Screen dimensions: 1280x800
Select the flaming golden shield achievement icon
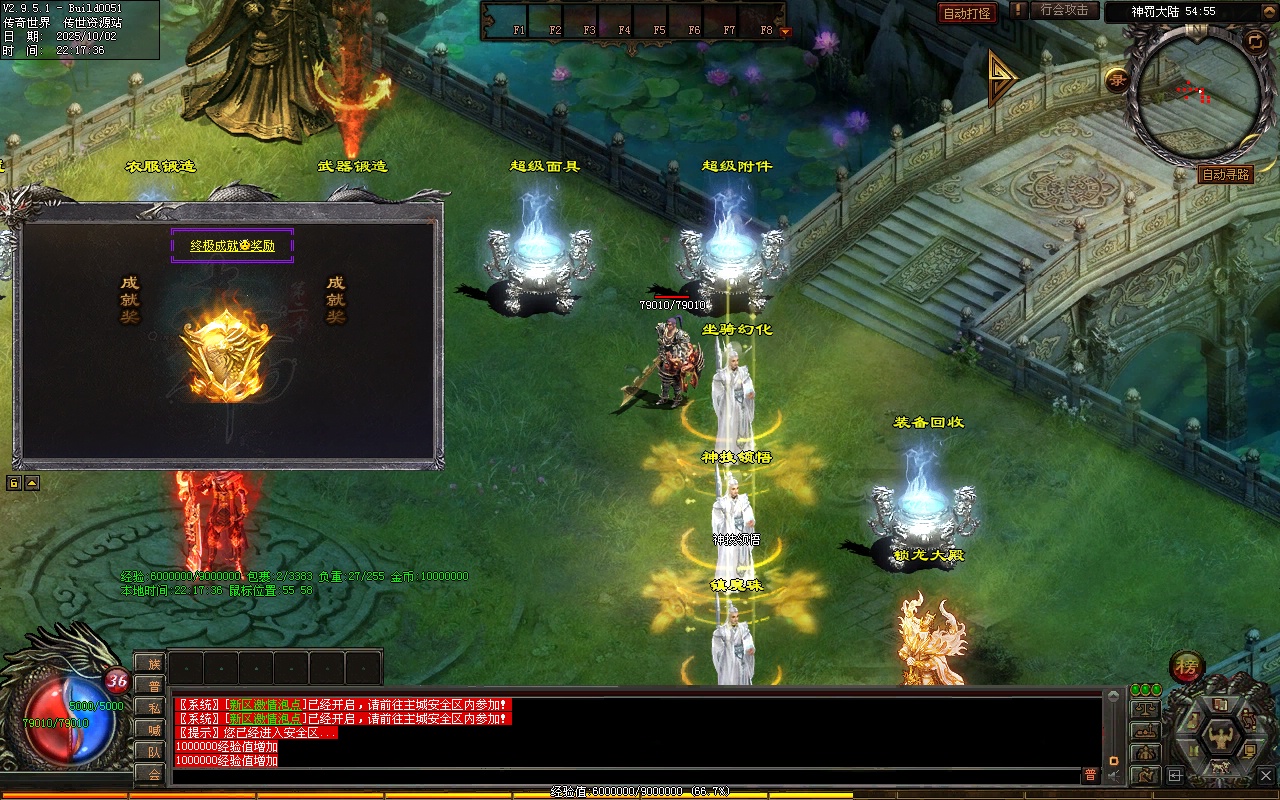226,354
